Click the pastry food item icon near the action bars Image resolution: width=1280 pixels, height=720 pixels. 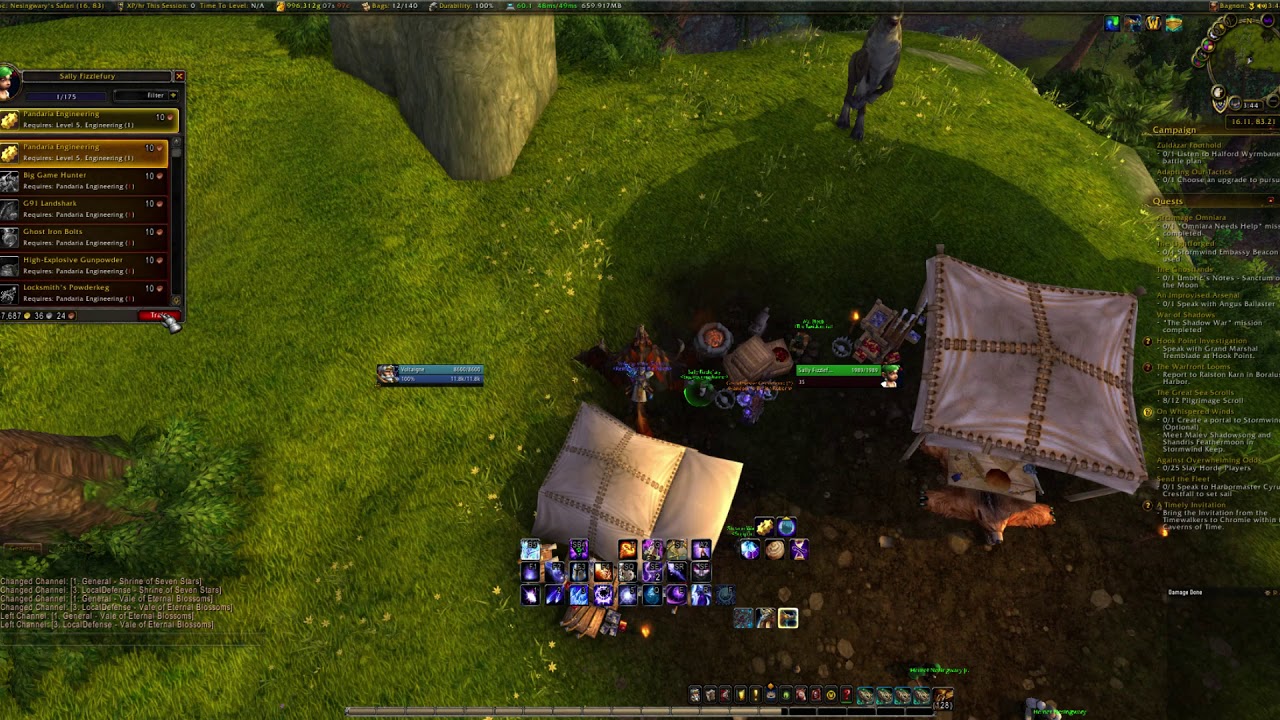(x=774, y=550)
